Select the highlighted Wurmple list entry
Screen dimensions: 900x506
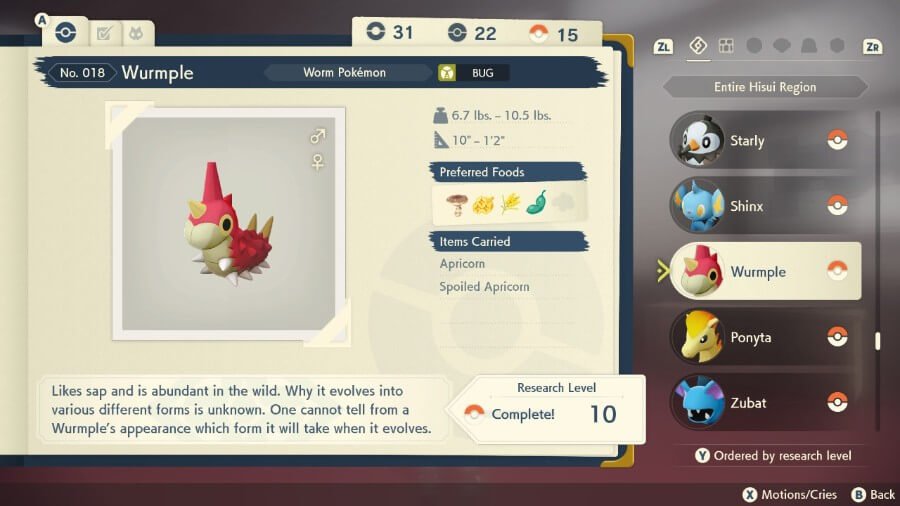point(765,271)
